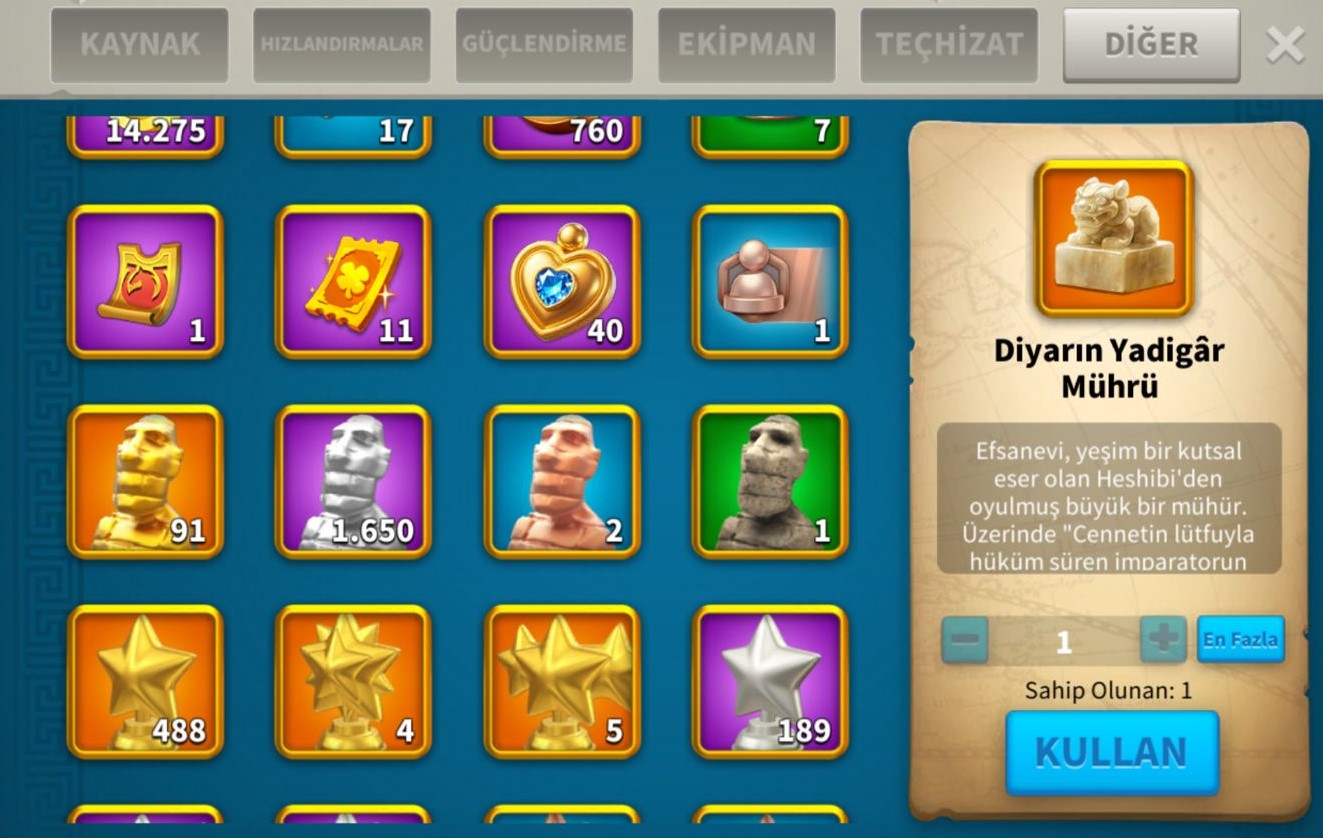
Task: Click the blue KULLAN button
Action: (1111, 752)
